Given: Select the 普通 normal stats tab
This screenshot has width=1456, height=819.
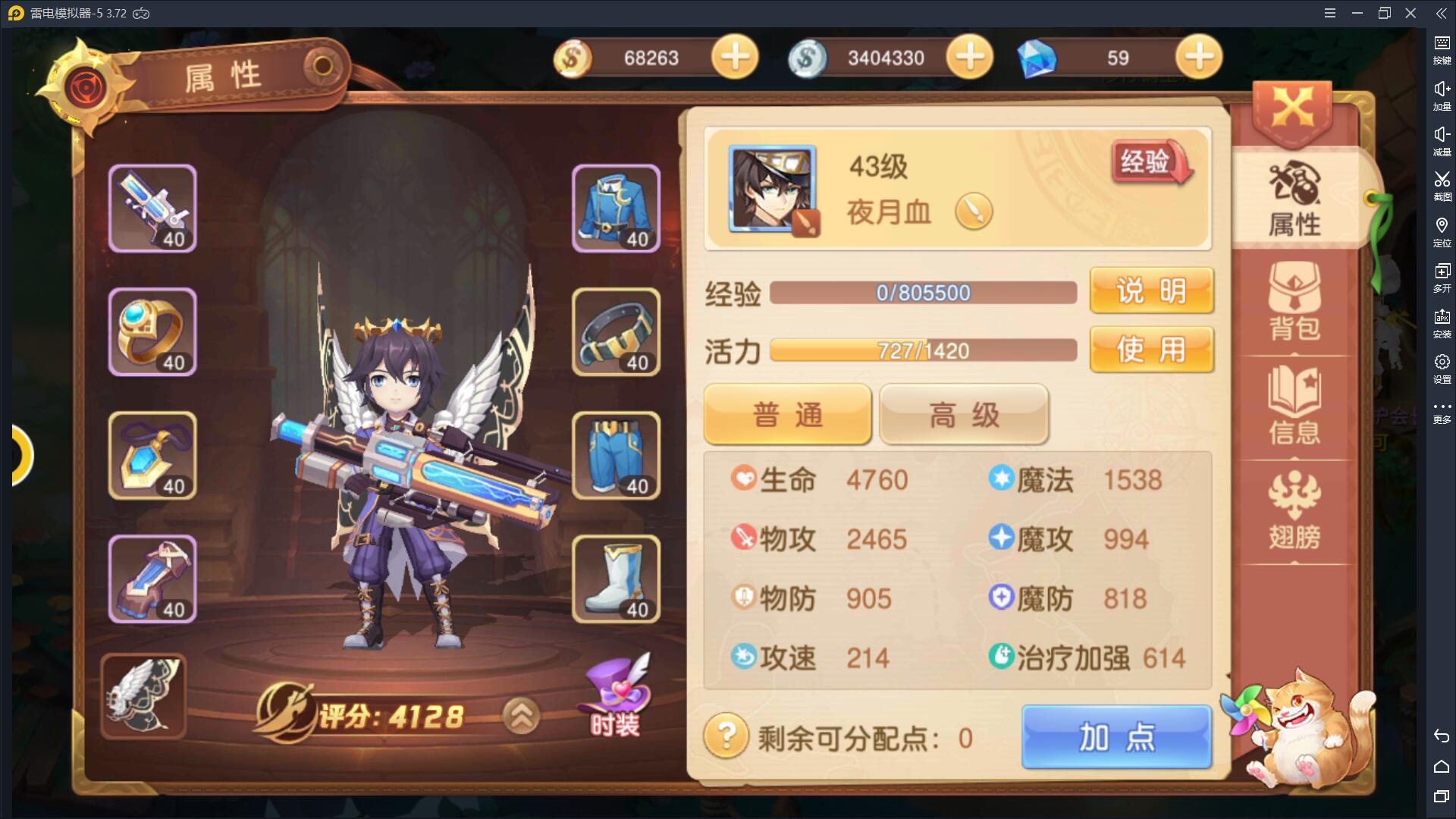Looking at the screenshot, I should tap(787, 415).
